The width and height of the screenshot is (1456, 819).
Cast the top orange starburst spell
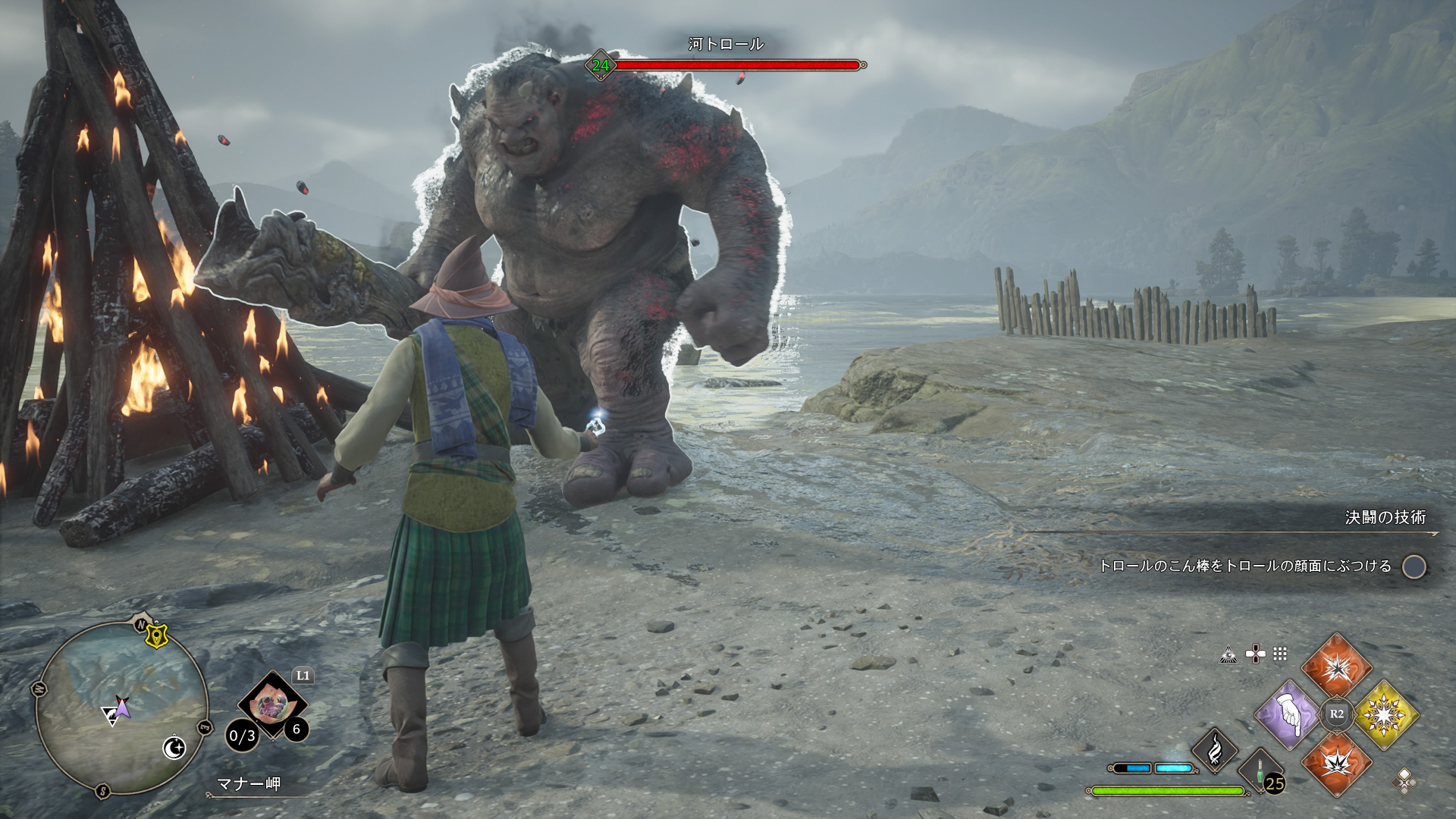click(1336, 667)
